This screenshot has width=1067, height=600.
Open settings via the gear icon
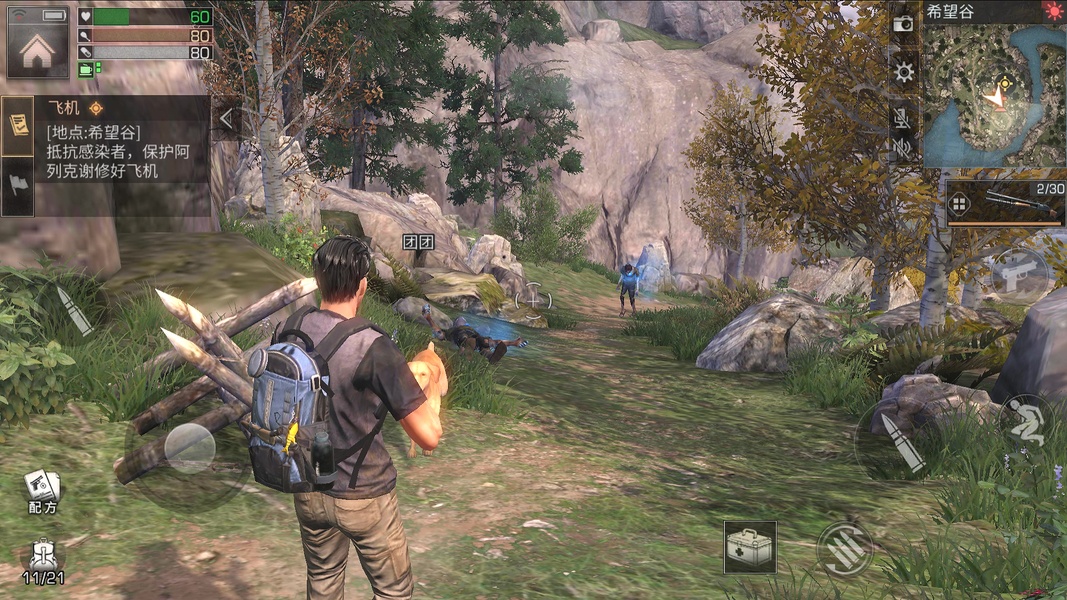[903, 71]
